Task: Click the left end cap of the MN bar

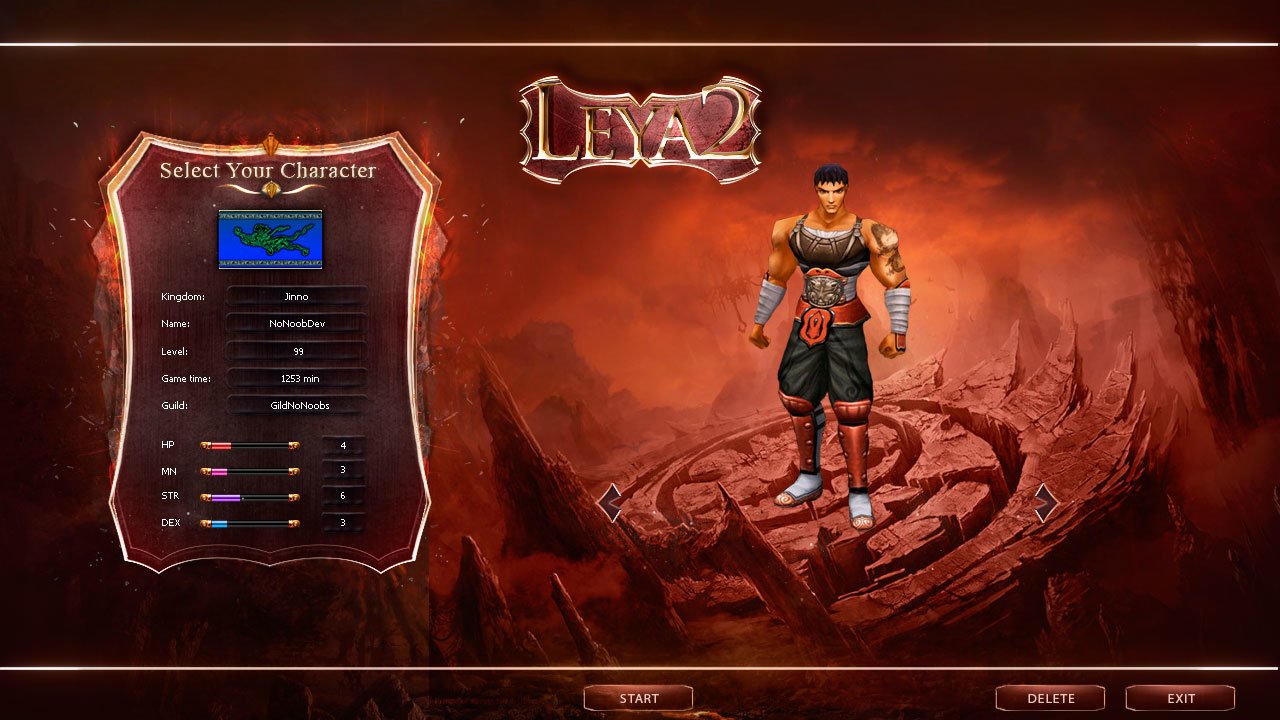Action: click(206, 471)
